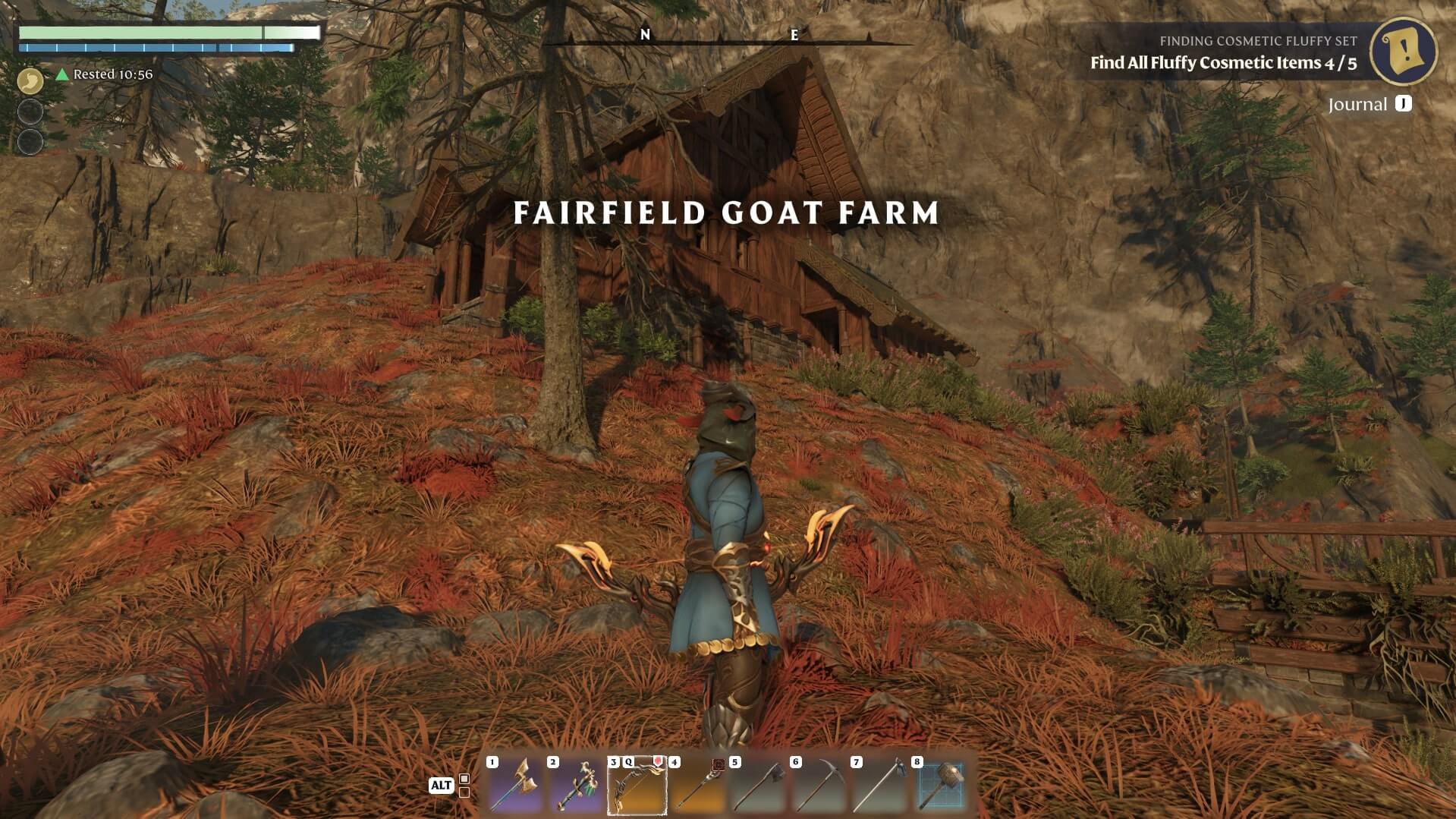Click the stomach food buff icon
The width and height of the screenshot is (1456, 819).
30,80
